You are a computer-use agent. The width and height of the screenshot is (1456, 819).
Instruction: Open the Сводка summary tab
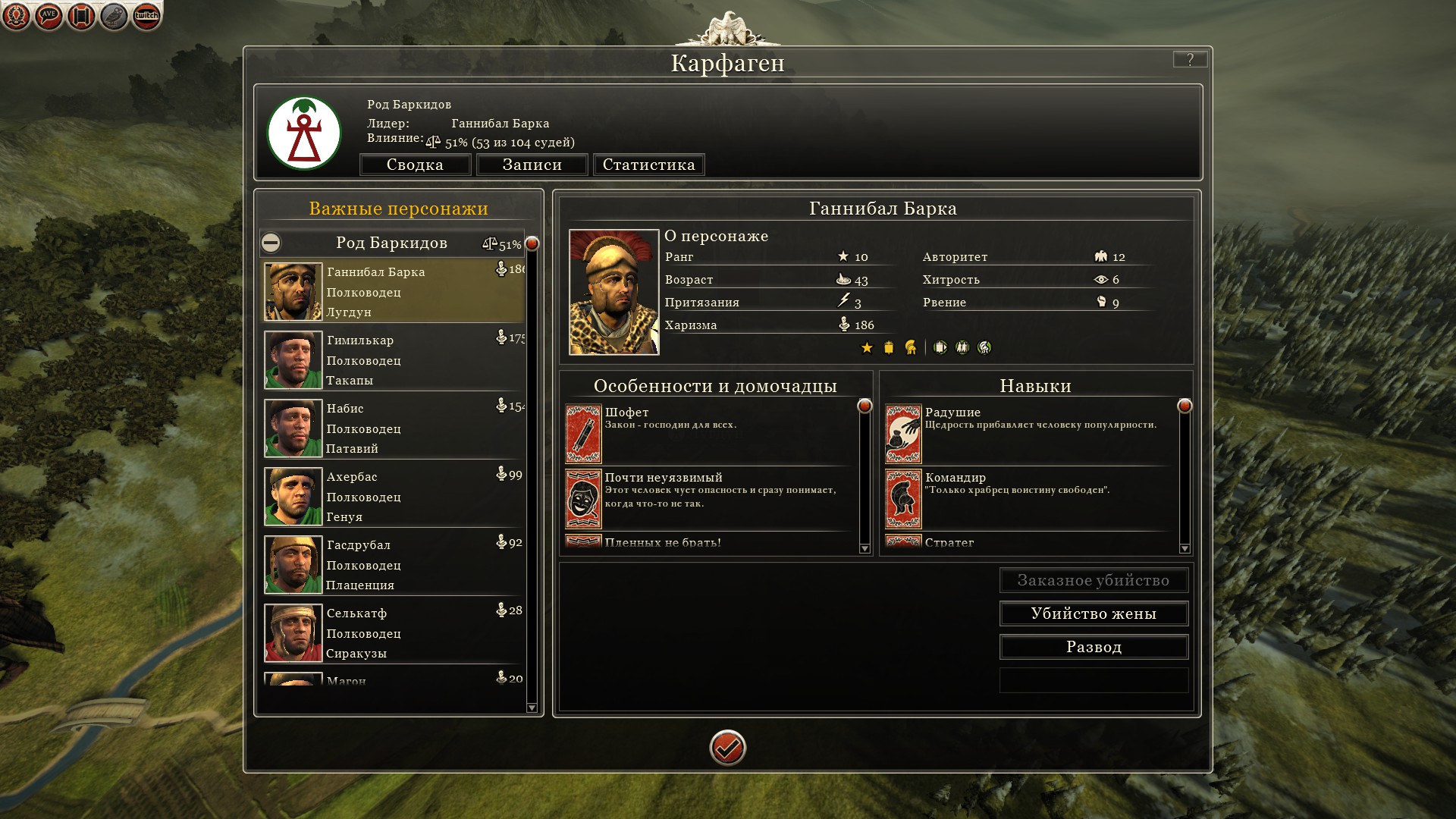[415, 165]
